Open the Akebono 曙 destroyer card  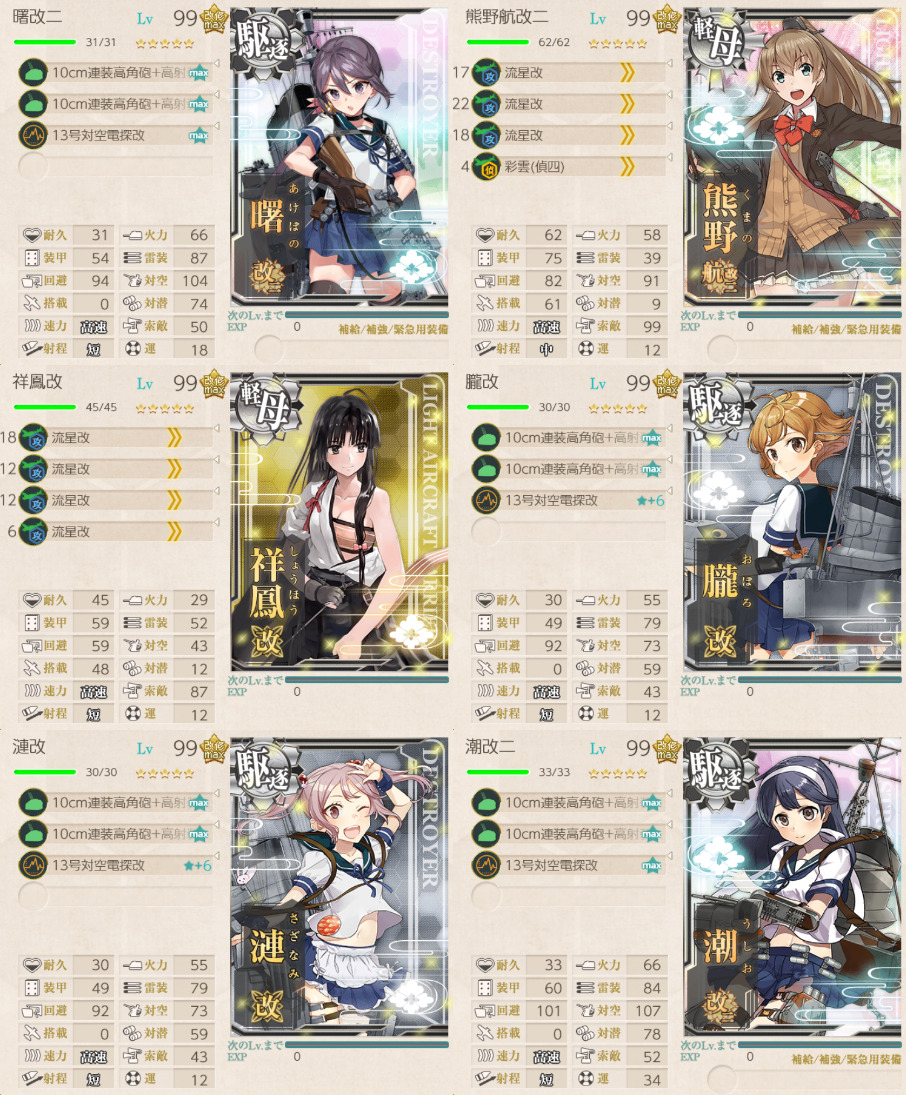pos(340,170)
